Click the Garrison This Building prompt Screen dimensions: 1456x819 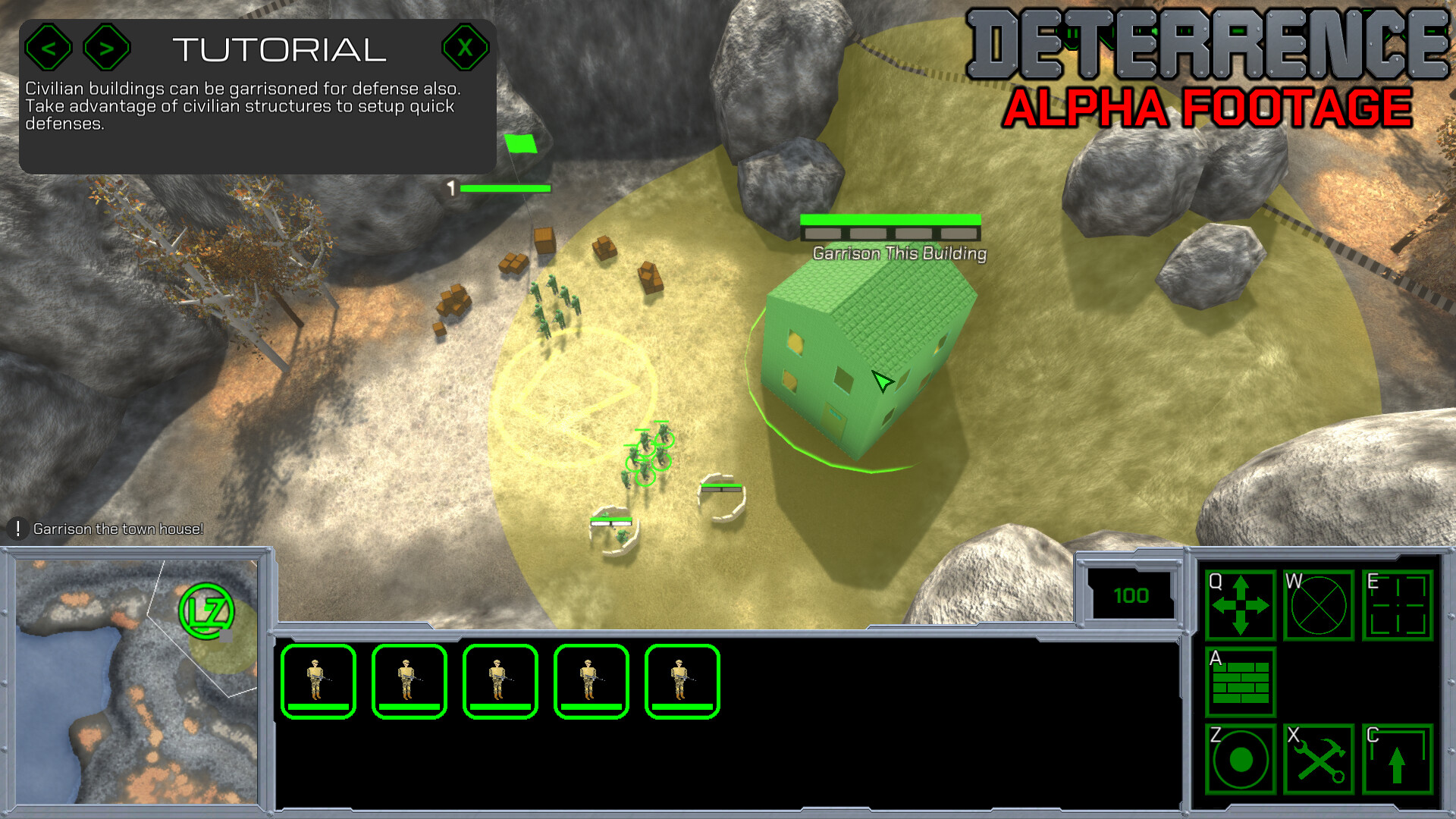coord(899,253)
